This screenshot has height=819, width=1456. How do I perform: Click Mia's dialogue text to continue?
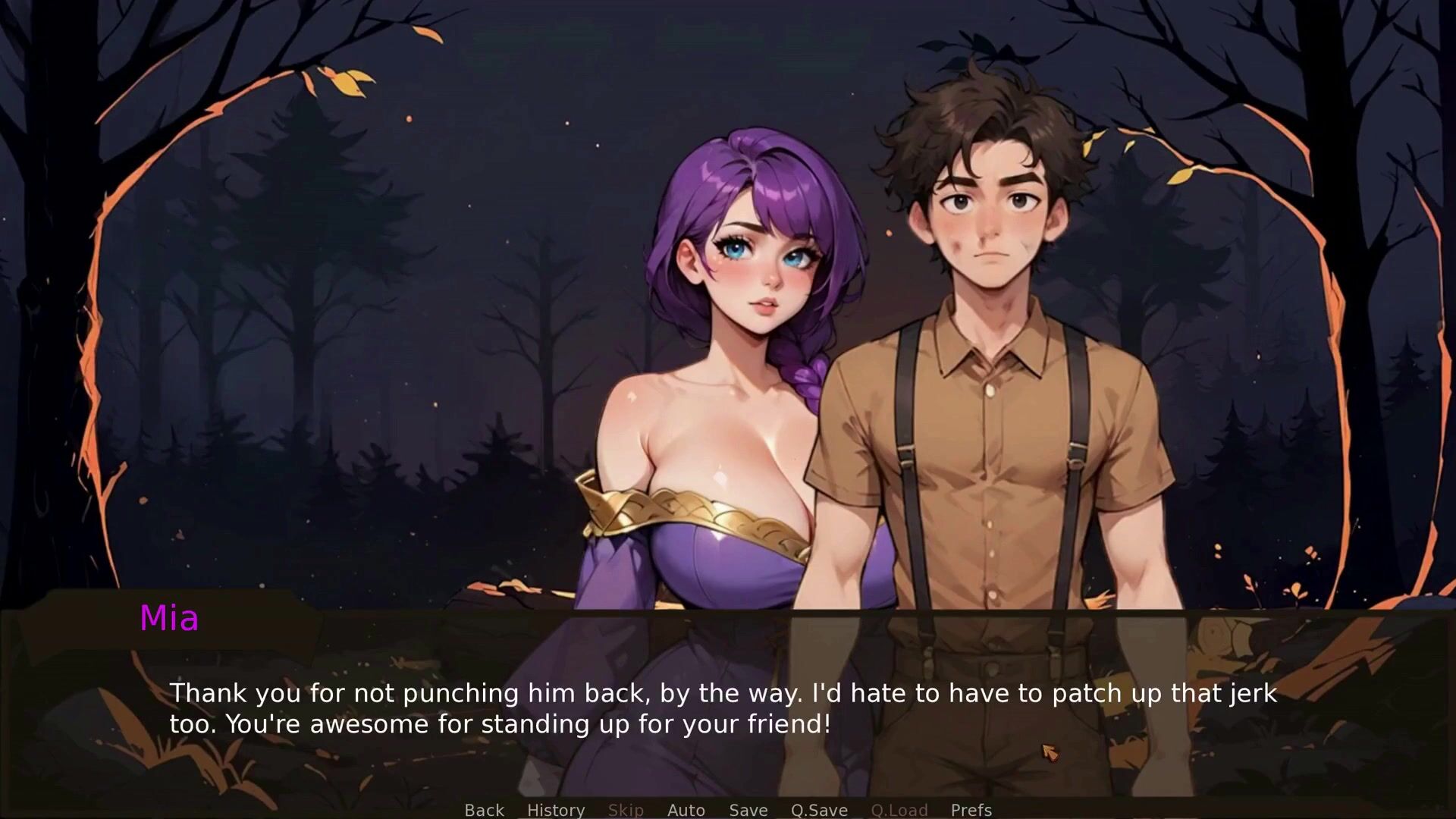pos(722,708)
